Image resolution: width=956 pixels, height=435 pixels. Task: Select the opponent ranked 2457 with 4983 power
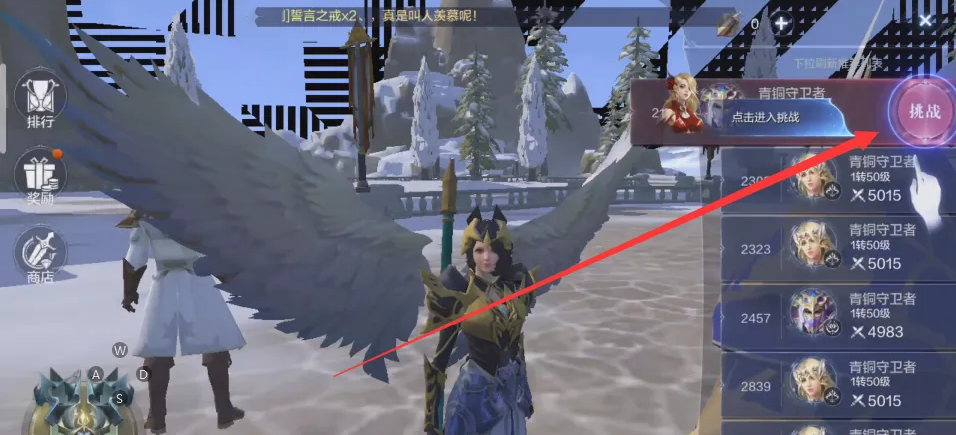tap(838, 315)
